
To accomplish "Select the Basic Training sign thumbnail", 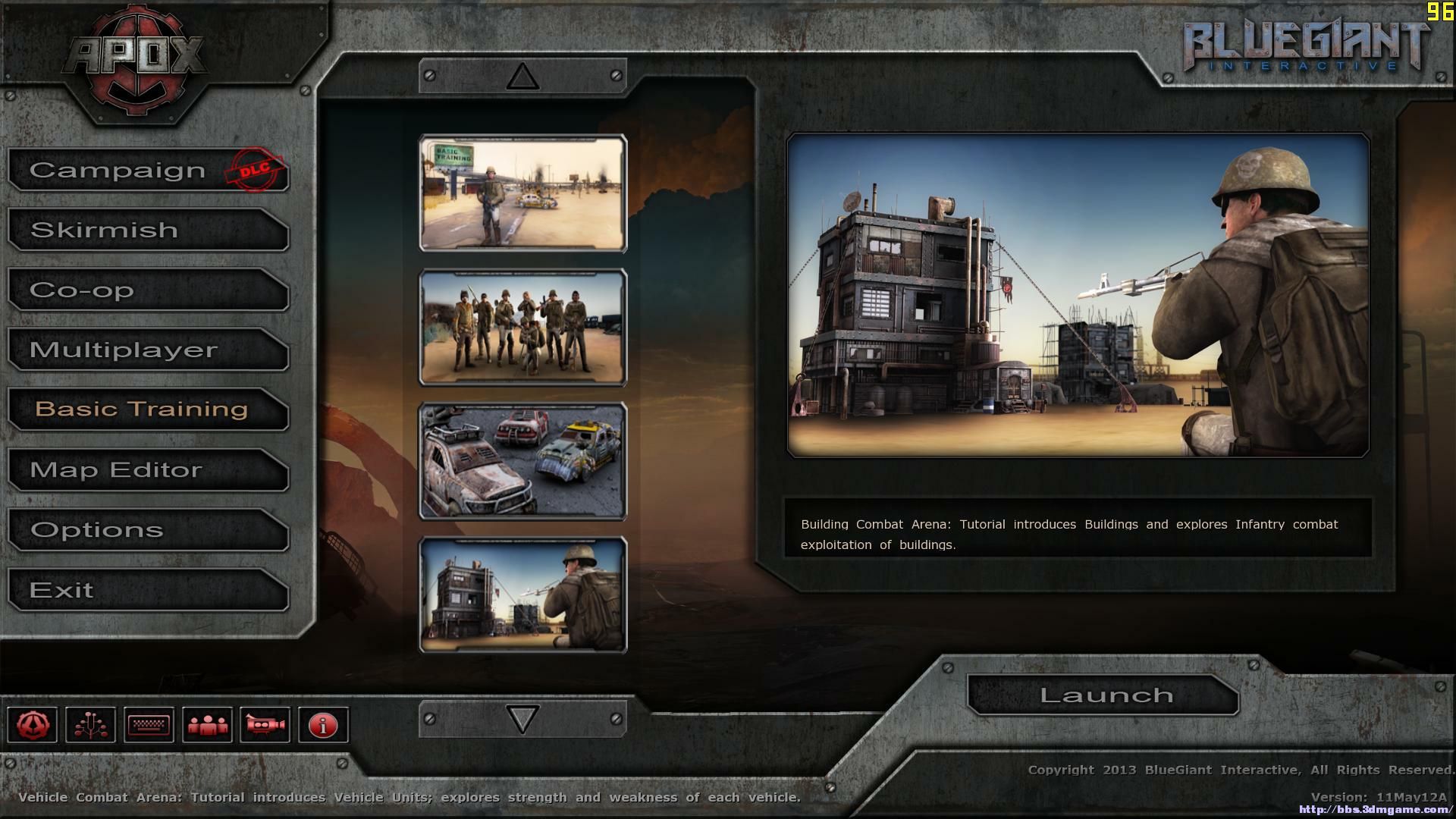I will tap(522, 193).
